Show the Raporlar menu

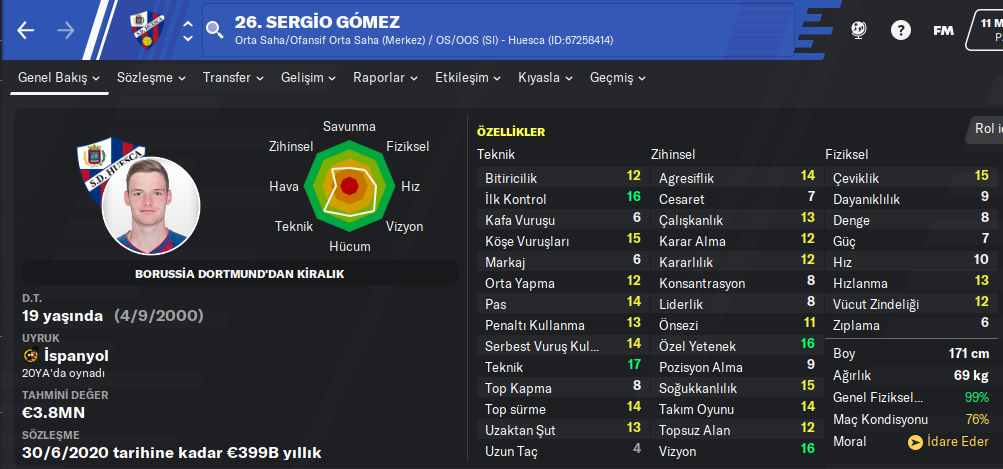click(x=385, y=78)
